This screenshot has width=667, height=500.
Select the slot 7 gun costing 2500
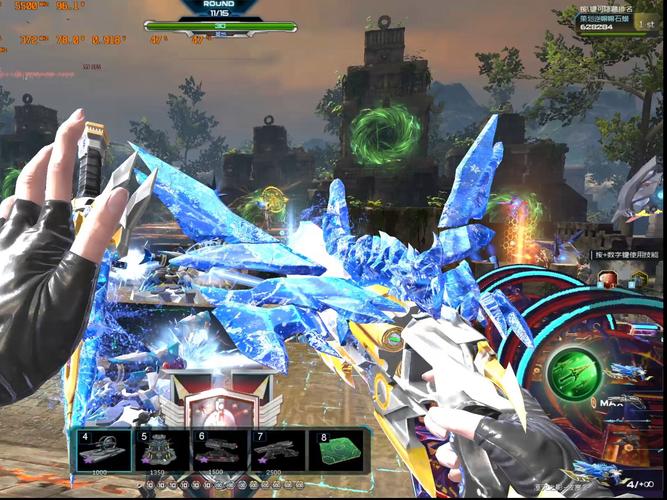click(x=277, y=450)
